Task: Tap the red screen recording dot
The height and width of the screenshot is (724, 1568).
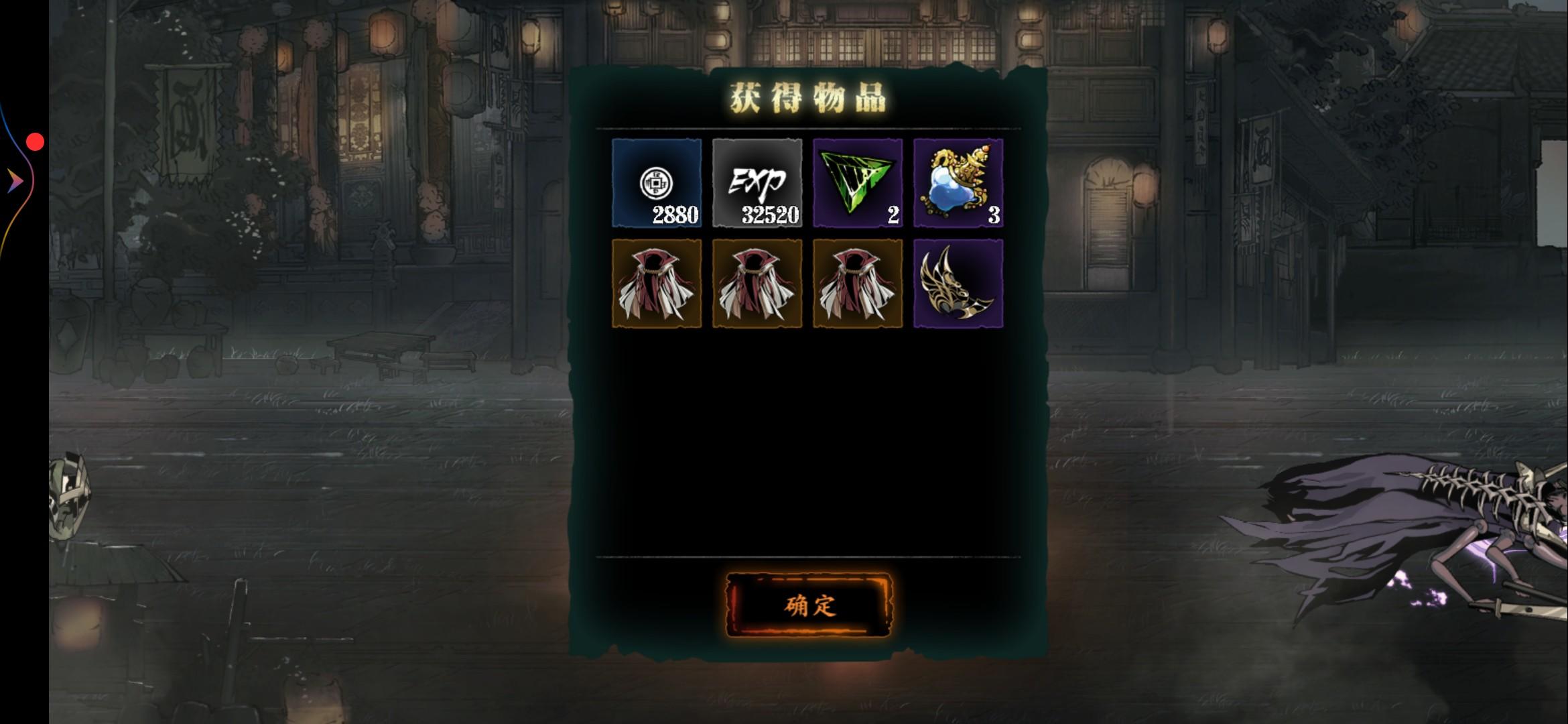Action: tap(35, 141)
